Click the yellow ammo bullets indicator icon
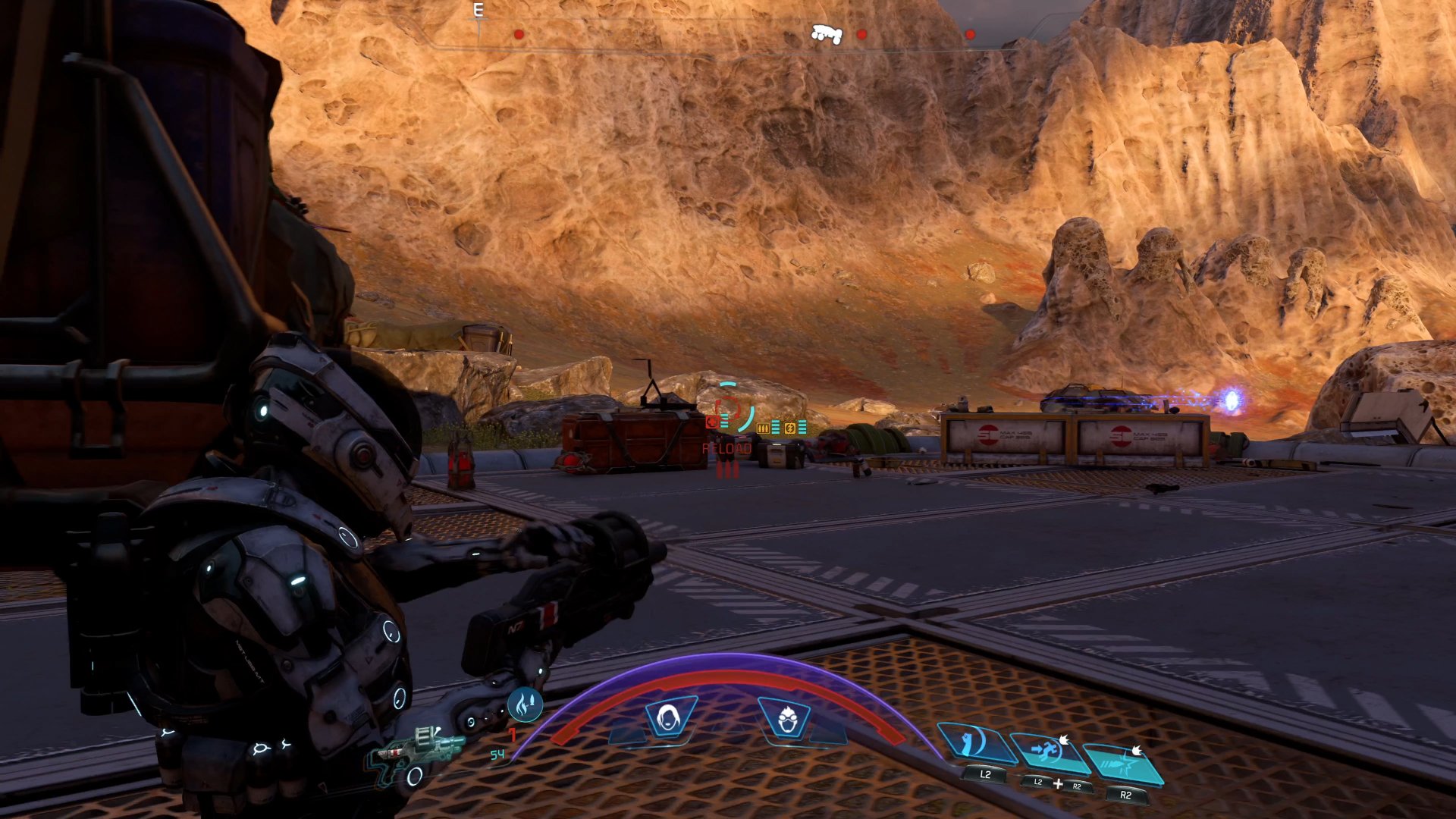This screenshot has width=1456, height=819. (x=762, y=427)
